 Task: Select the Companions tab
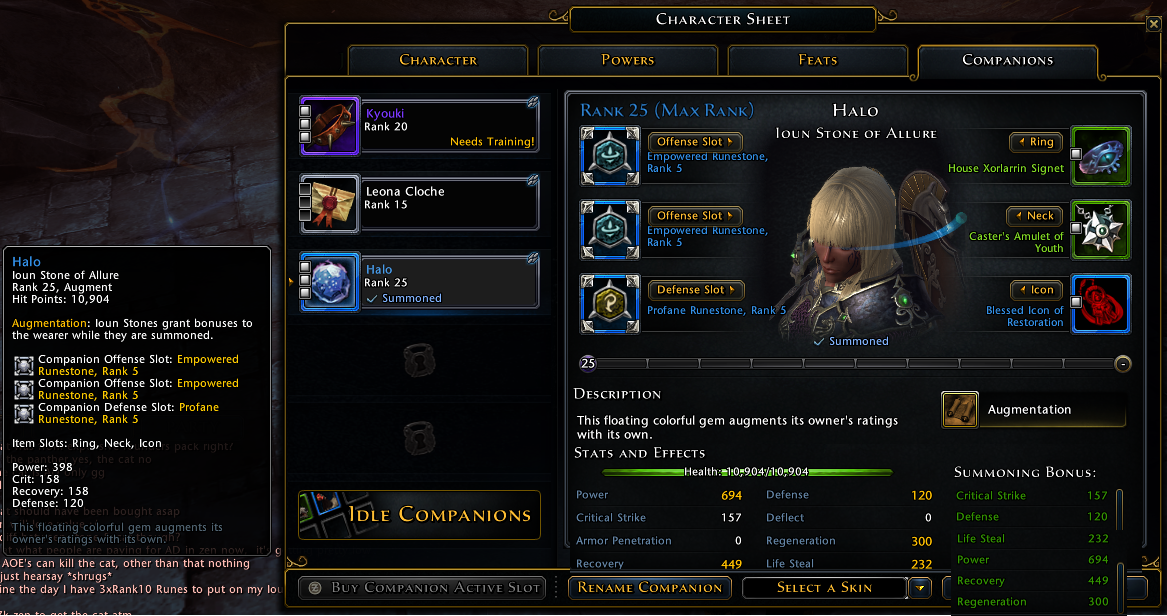pos(1007,60)
